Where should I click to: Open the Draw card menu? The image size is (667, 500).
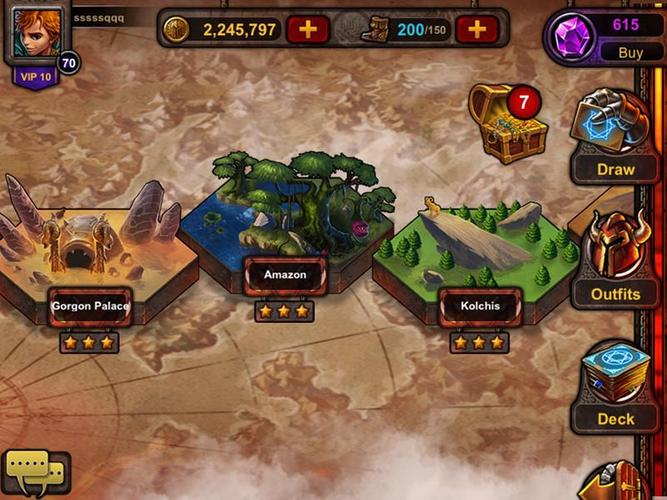[x=614, y=138]
